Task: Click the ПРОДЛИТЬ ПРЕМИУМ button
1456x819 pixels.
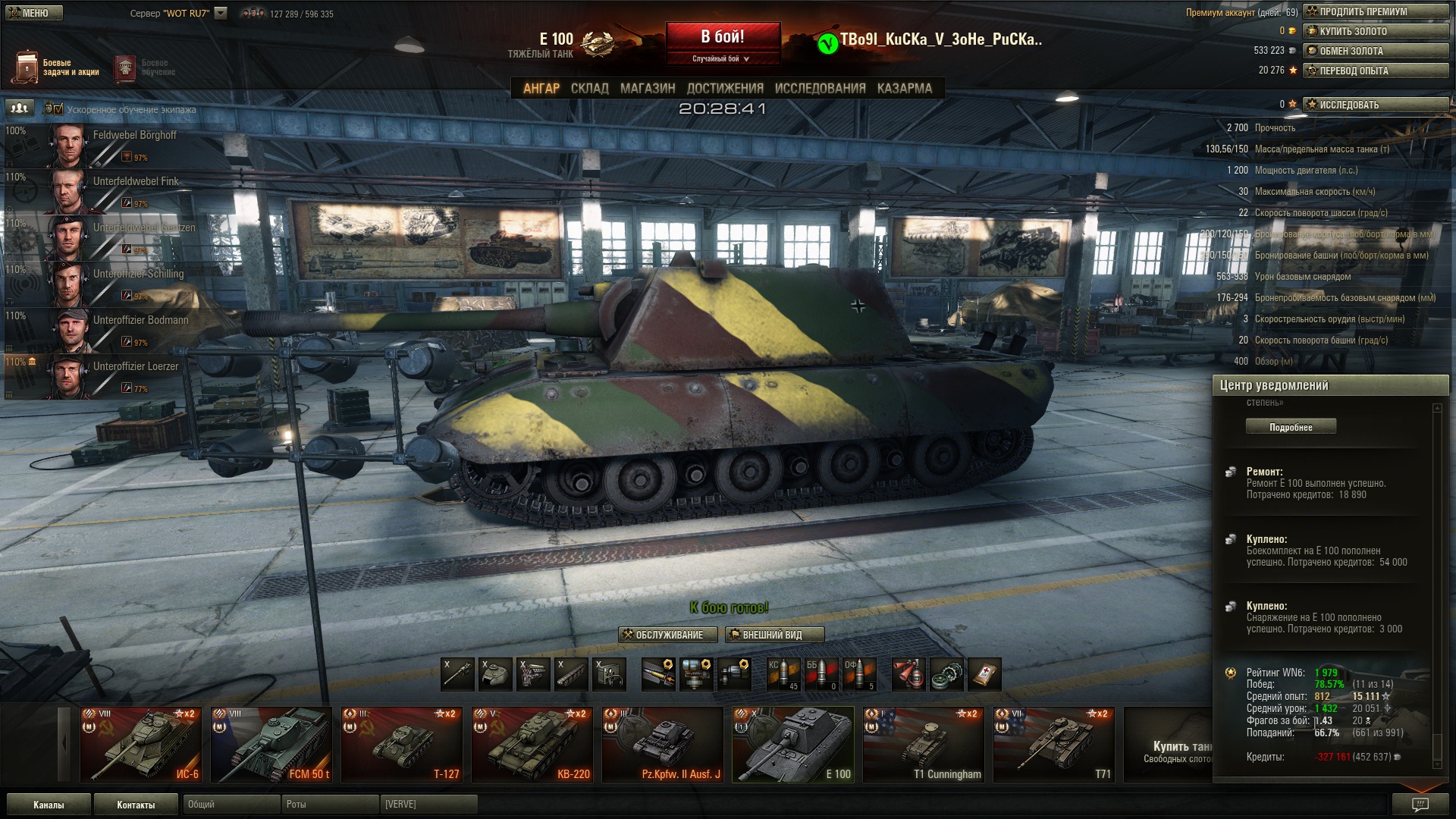Action: (1376, 11)
